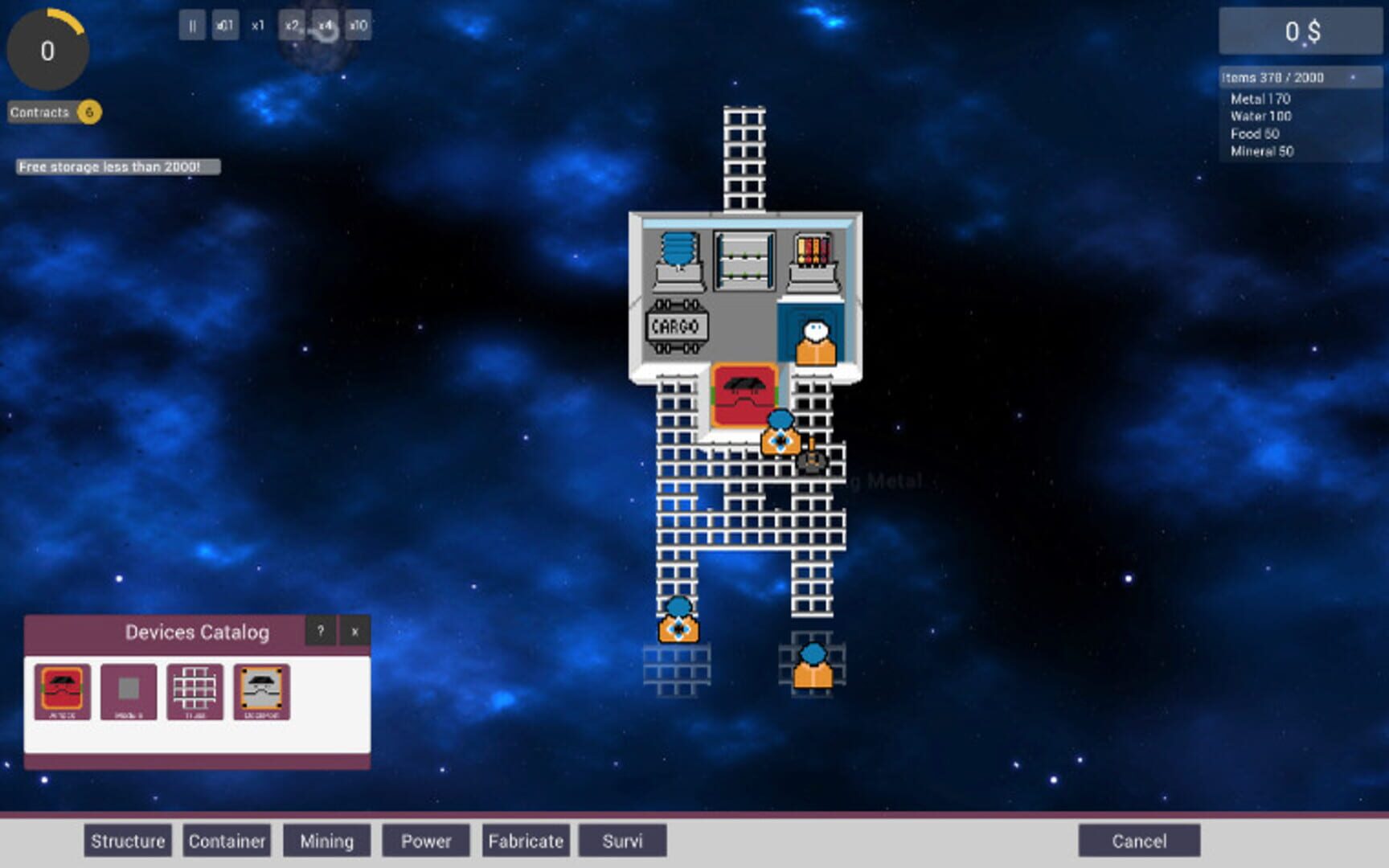
Task: Set game speed to x2
Action: 290,26
